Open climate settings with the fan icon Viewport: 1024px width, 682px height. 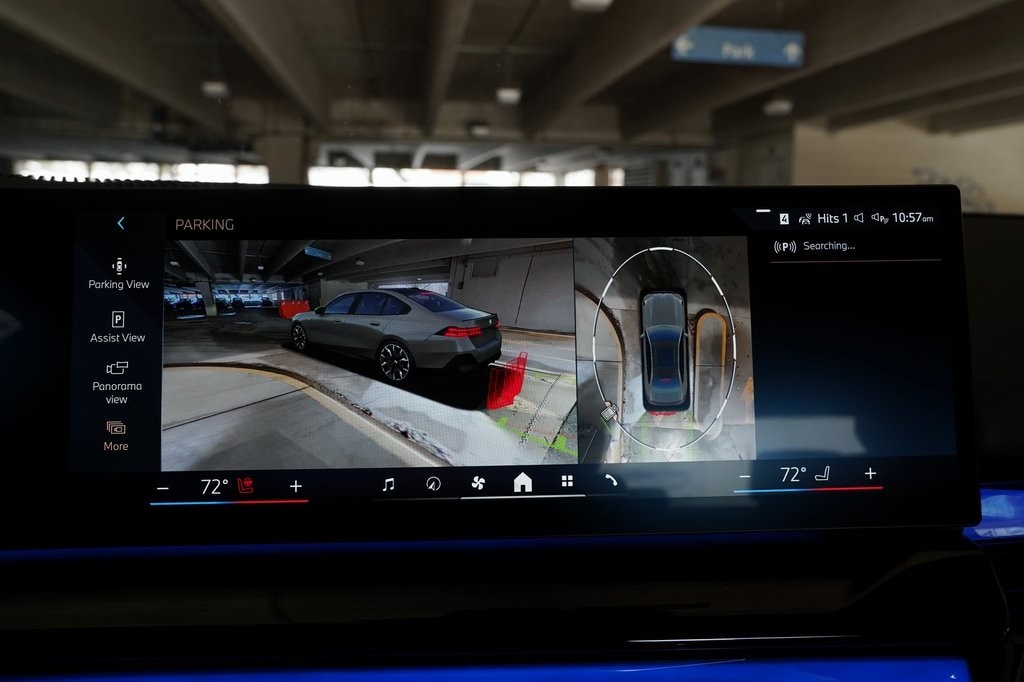(x=478, y=483)
